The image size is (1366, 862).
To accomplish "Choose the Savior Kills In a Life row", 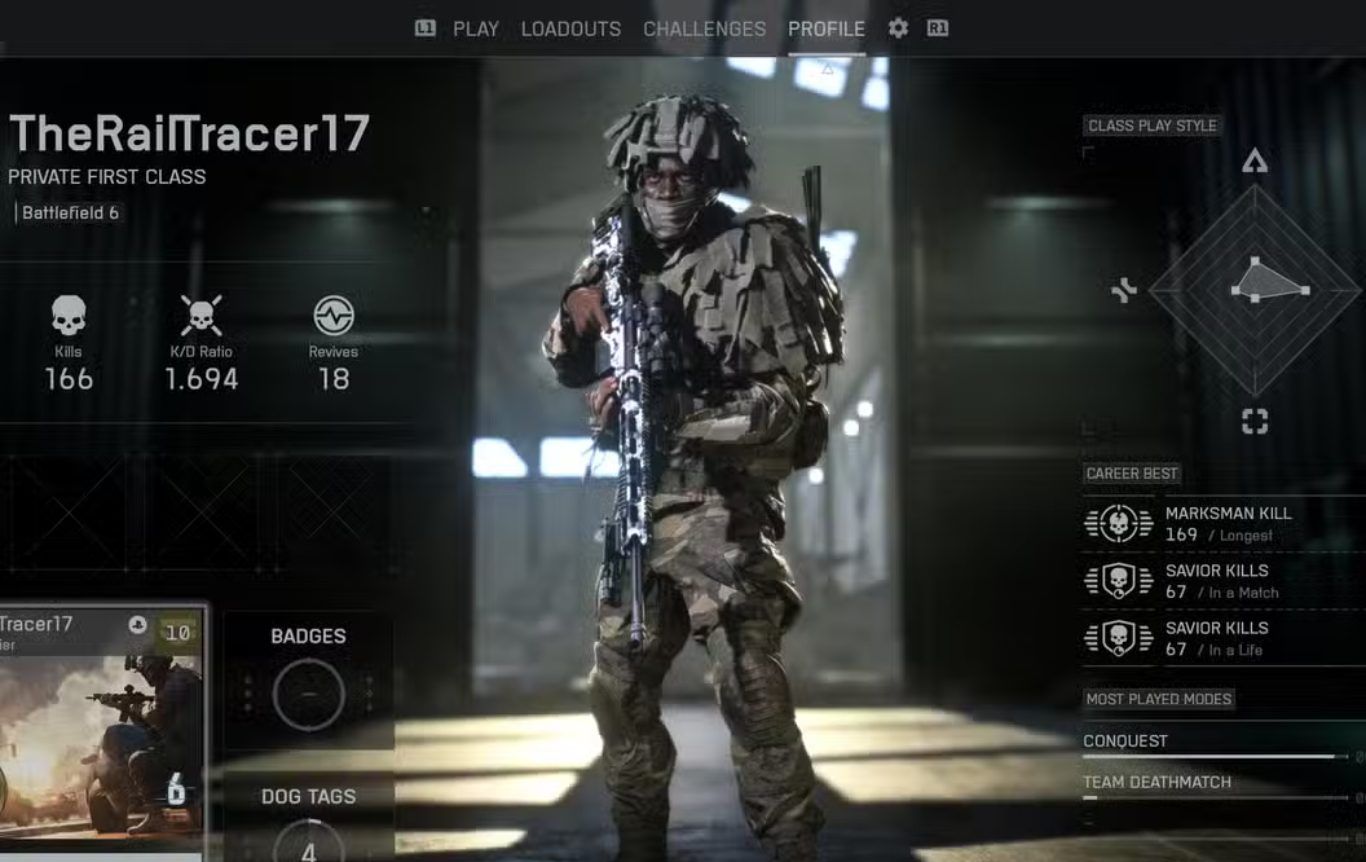I will (1222, 638).
